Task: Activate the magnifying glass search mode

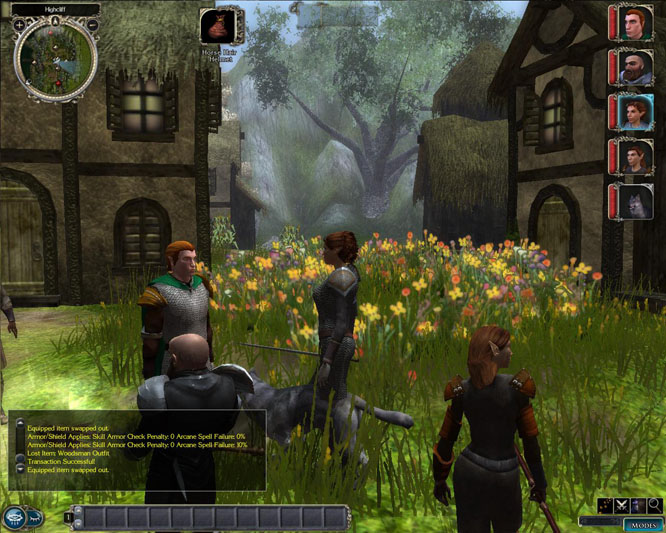Action: pos(655,506)
